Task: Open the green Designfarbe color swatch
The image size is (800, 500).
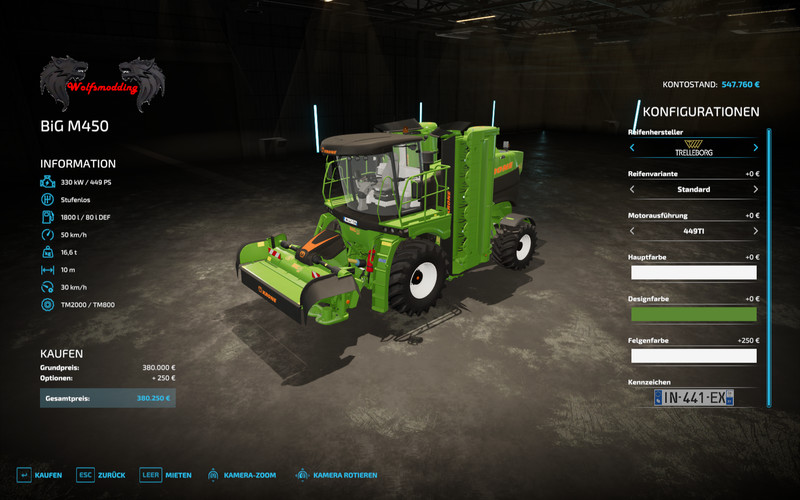Action: click(693, 314)
